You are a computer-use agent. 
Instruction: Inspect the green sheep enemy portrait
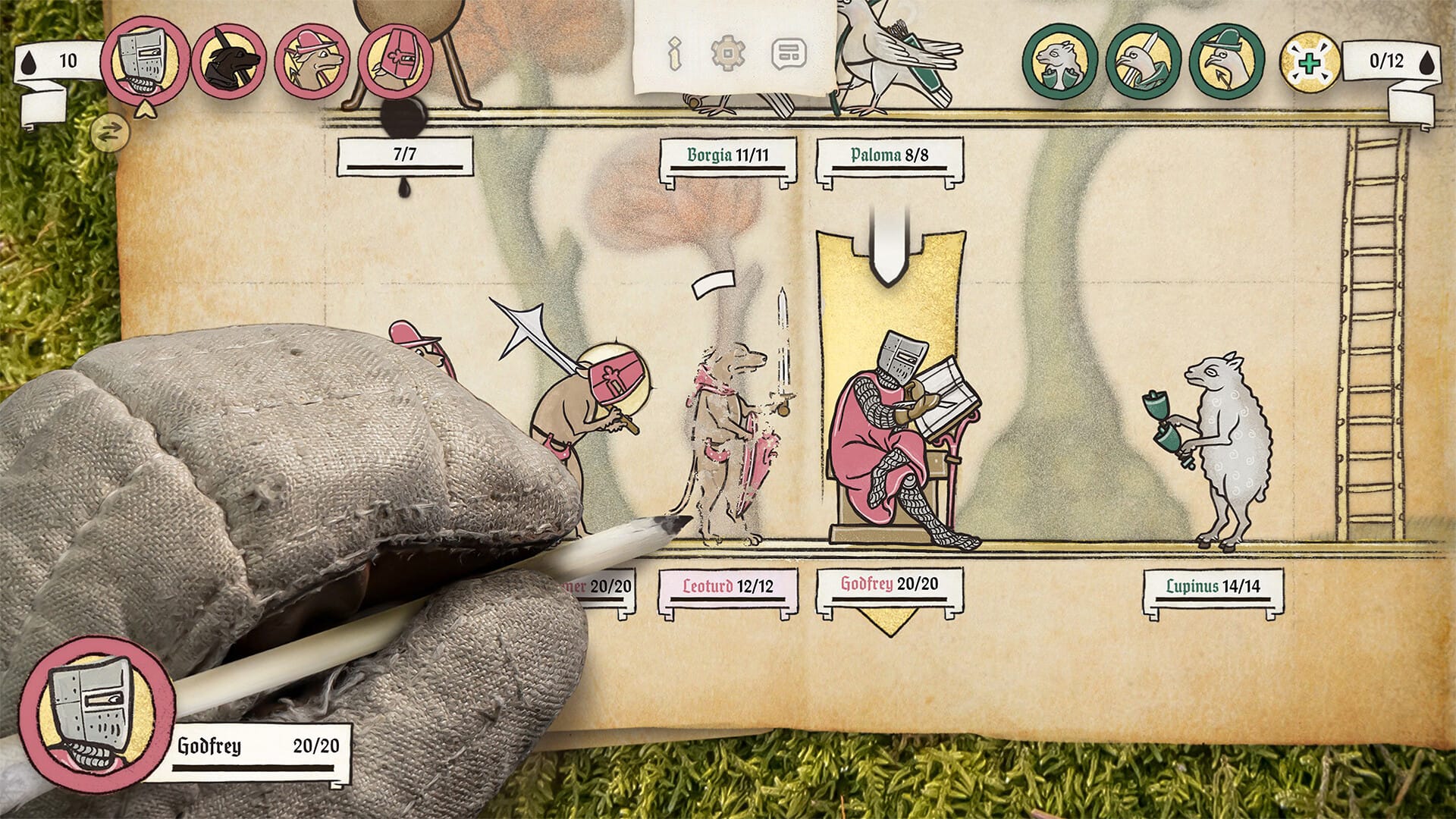point(1059,61)
